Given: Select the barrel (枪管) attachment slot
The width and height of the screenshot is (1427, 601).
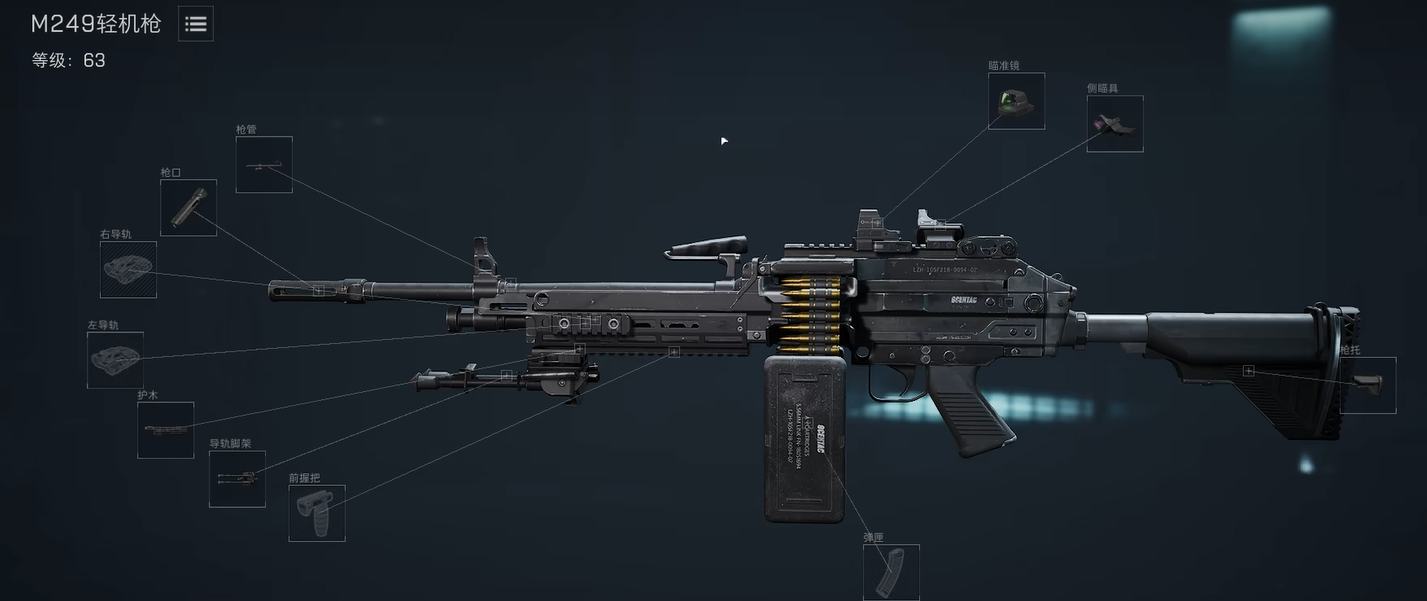Looking at the screenshot, I should (x=264, y=165).
